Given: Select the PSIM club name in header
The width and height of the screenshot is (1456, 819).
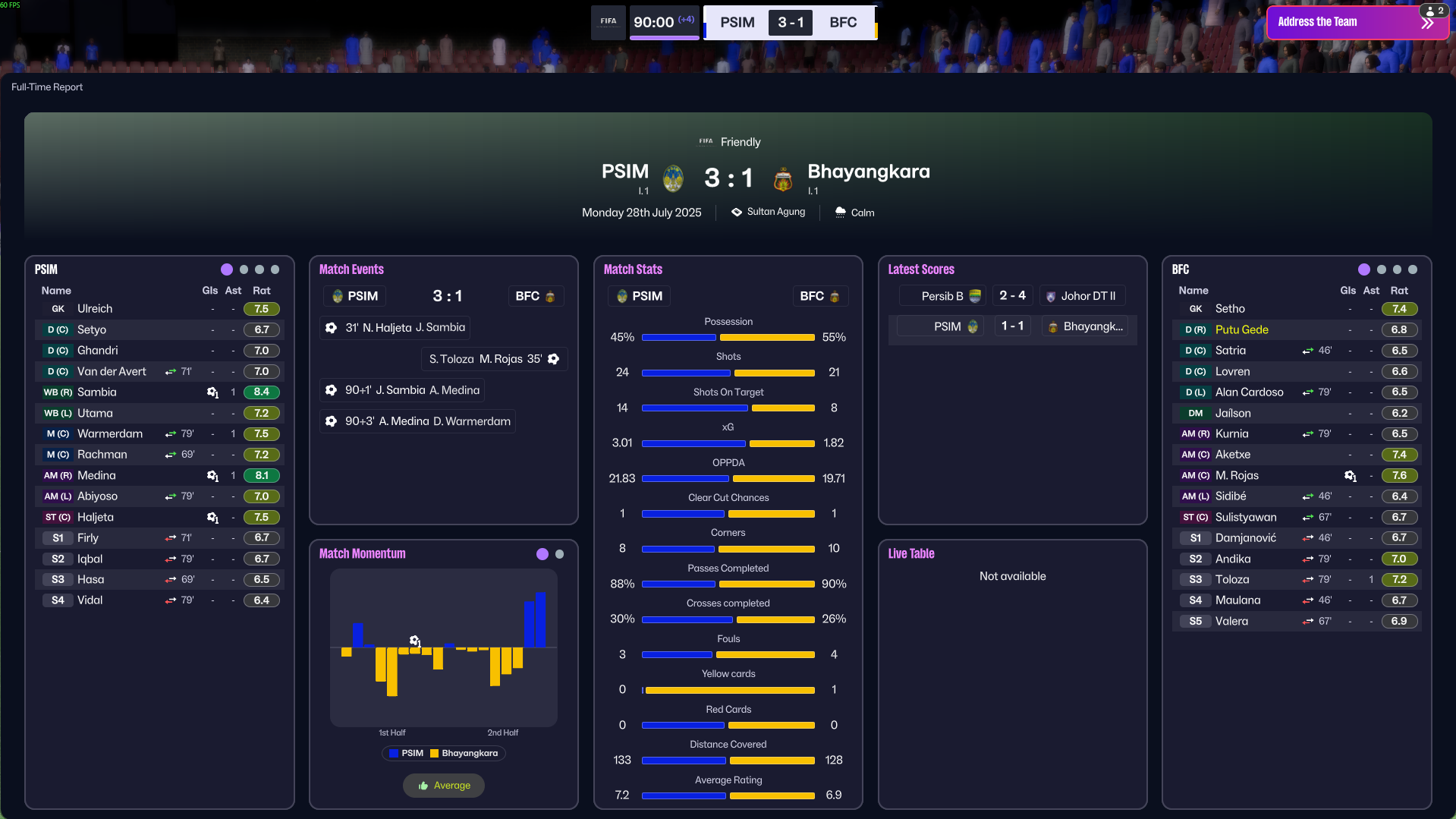Looking at the screenshot, I should pyautogui.click(x=624, y=172).
